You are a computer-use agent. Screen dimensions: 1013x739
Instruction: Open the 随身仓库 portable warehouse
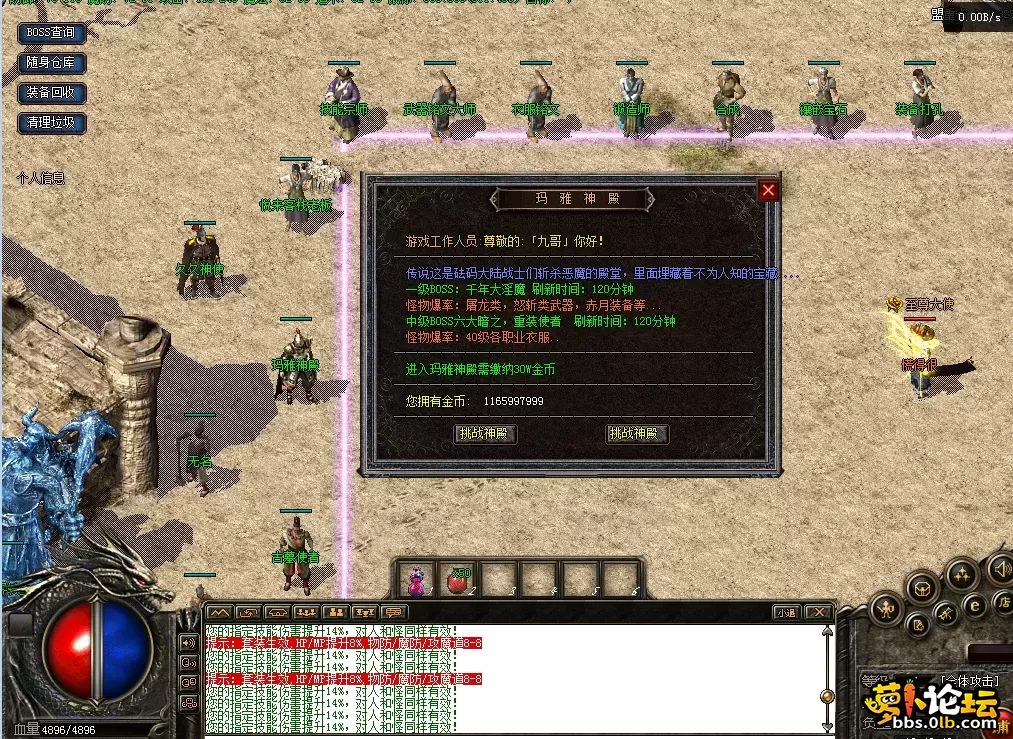51,62
